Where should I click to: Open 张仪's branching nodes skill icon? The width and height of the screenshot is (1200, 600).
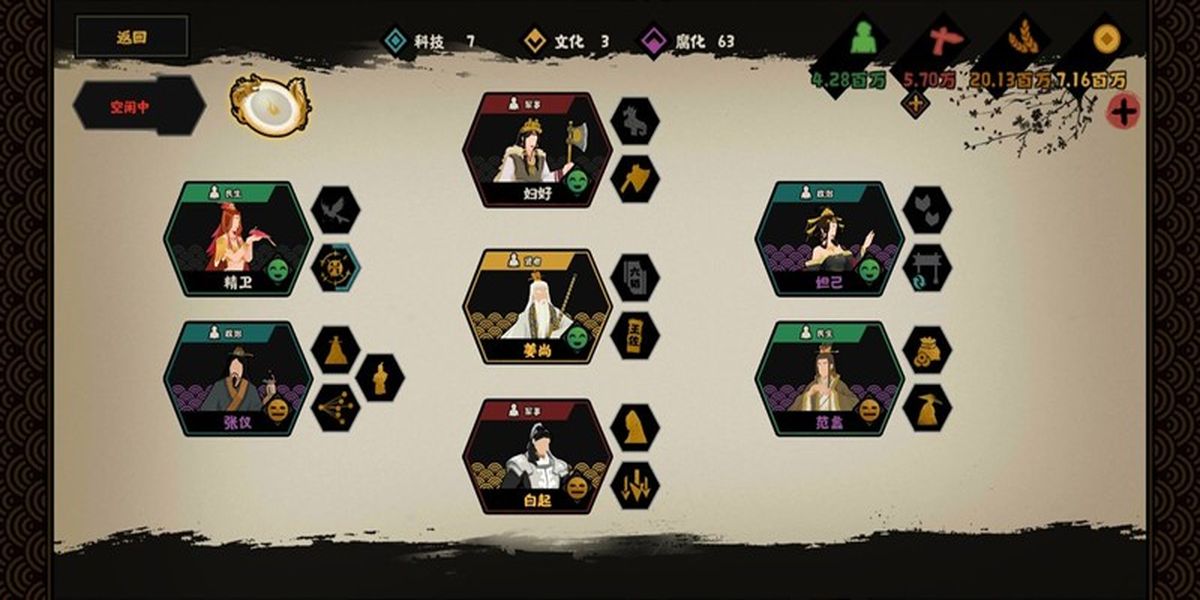[335, 407]
